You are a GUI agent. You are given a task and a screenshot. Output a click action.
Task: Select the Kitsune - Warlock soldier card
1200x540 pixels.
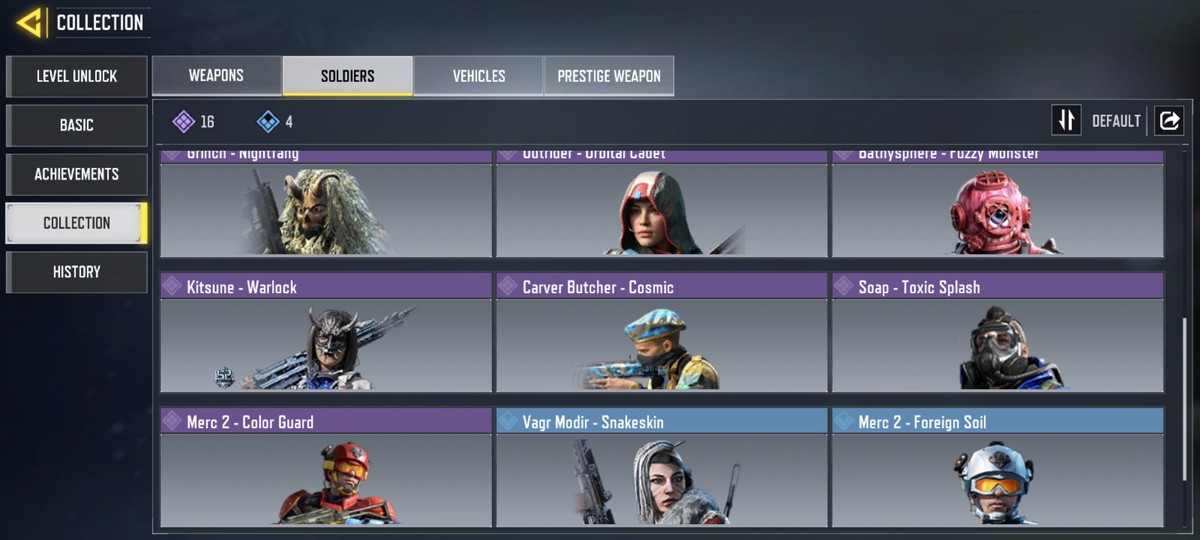coord(326,333)
